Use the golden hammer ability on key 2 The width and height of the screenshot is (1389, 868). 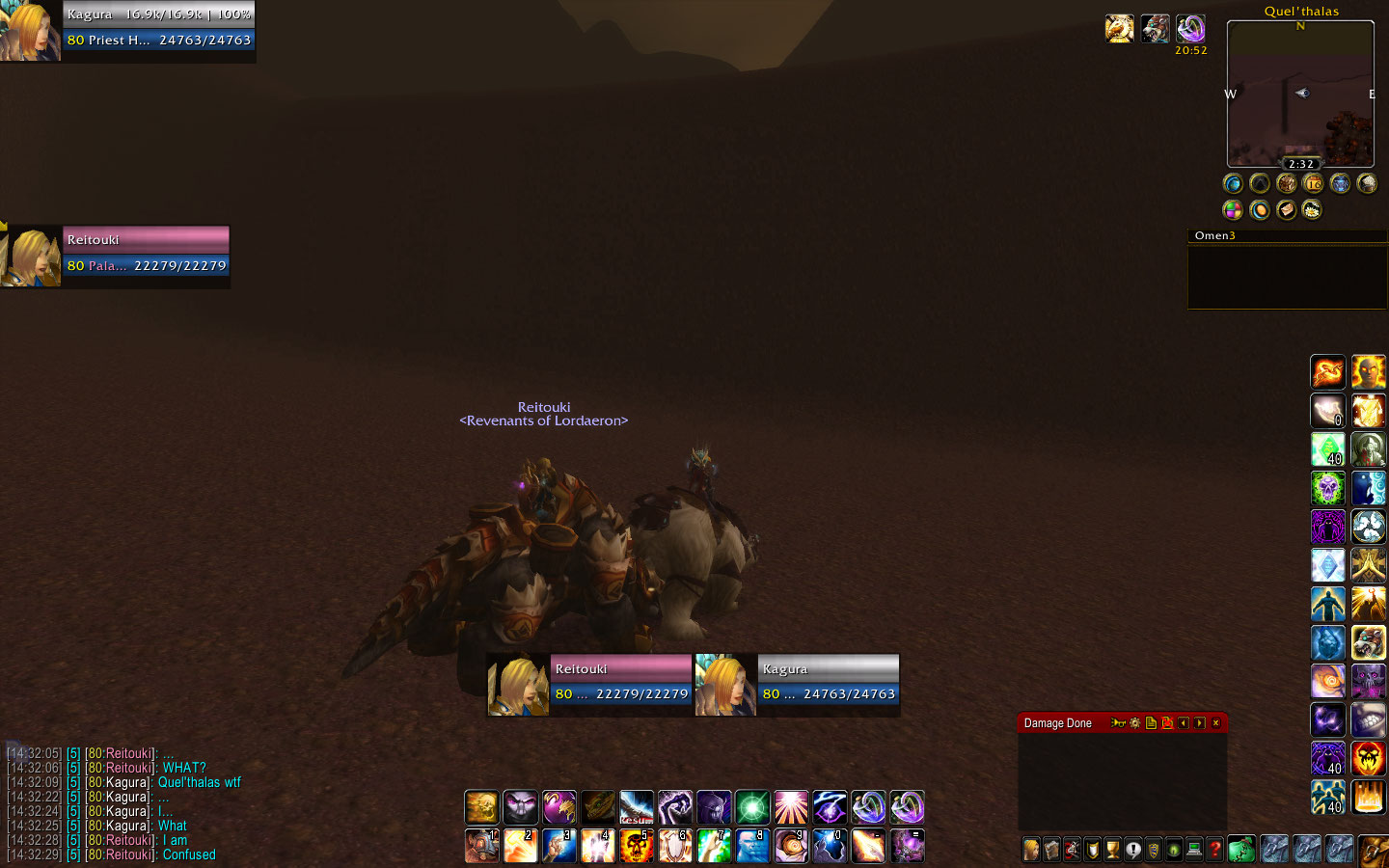[x=520, y=846]
